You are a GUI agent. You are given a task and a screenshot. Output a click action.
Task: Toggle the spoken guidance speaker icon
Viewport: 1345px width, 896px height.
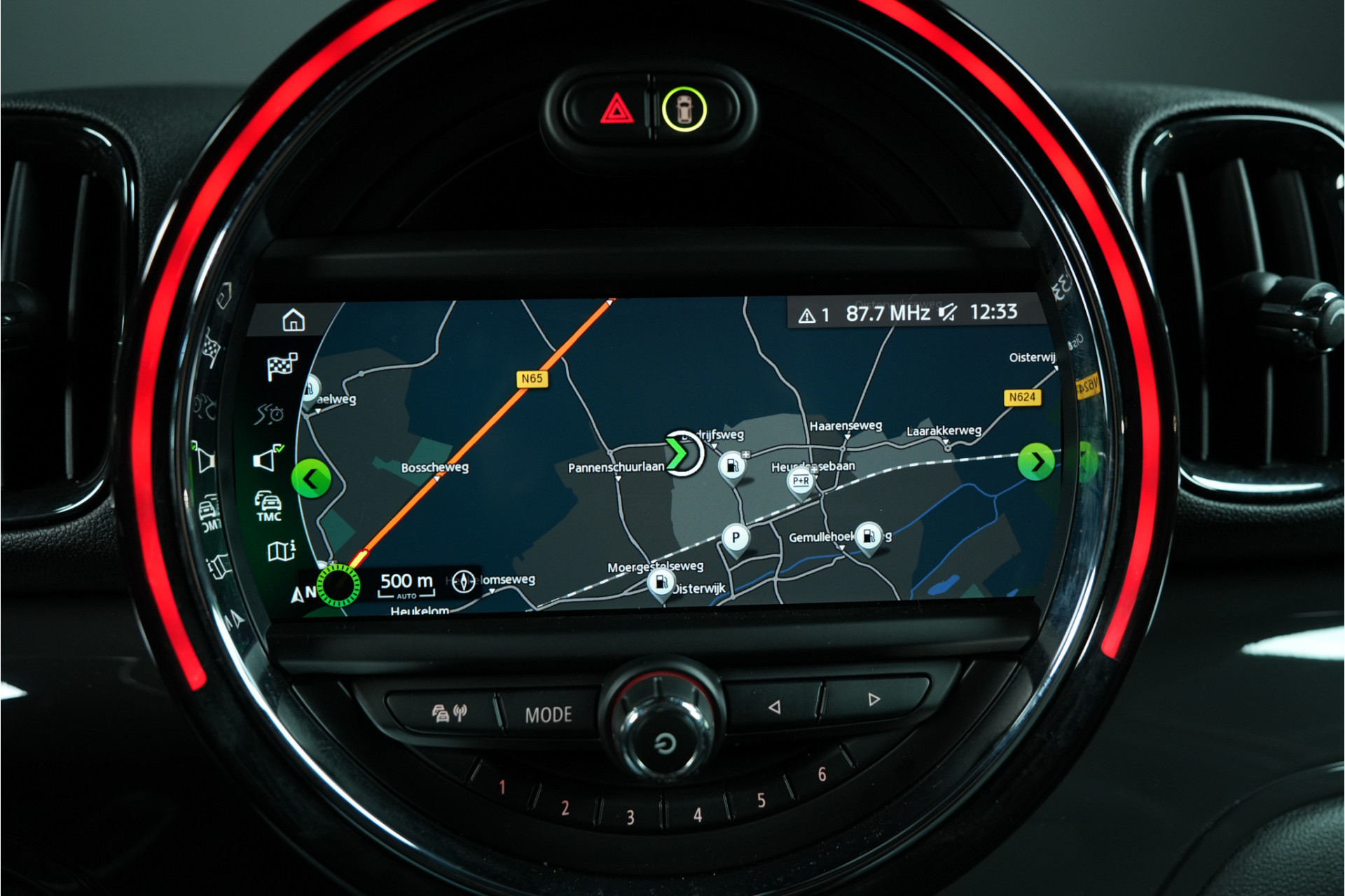click(x=268, y=459)
